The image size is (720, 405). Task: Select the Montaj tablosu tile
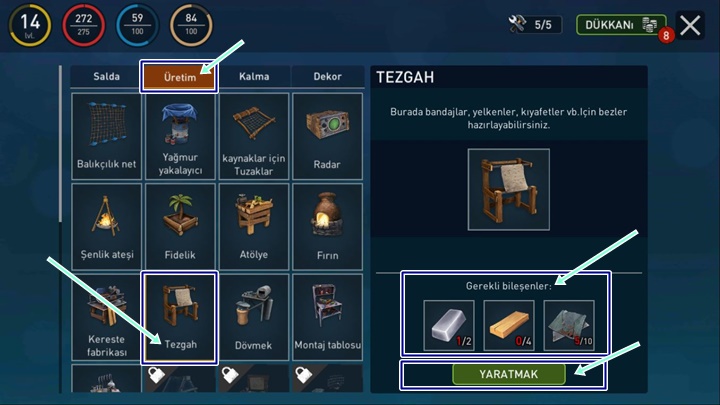(x=327, y=317)
